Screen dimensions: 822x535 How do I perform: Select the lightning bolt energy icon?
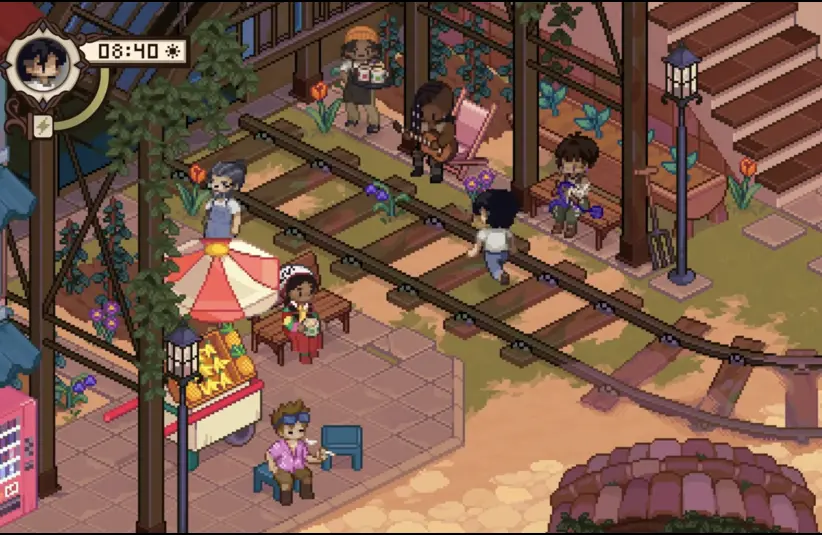click(x=43, y=124)
